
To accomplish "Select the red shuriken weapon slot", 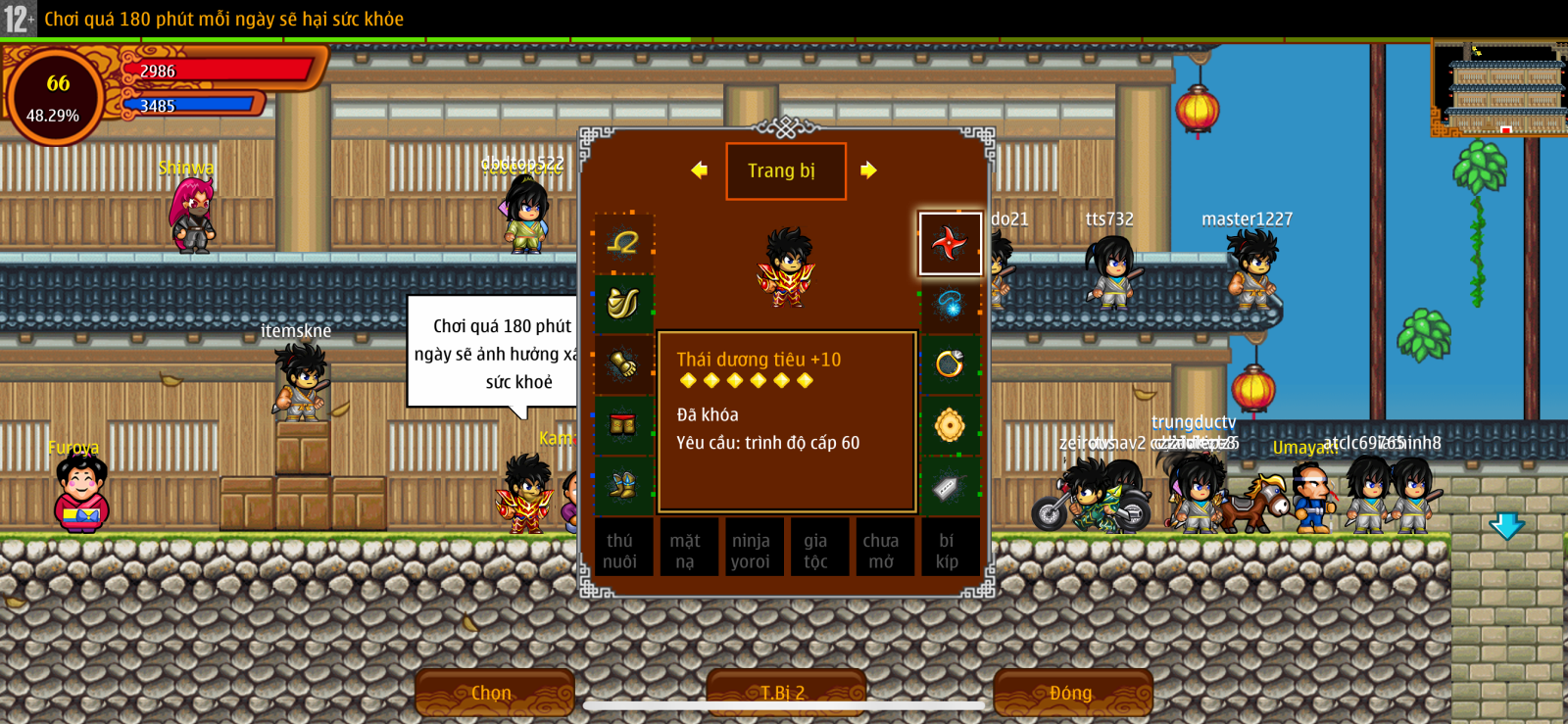I will (x=949, y=243).
